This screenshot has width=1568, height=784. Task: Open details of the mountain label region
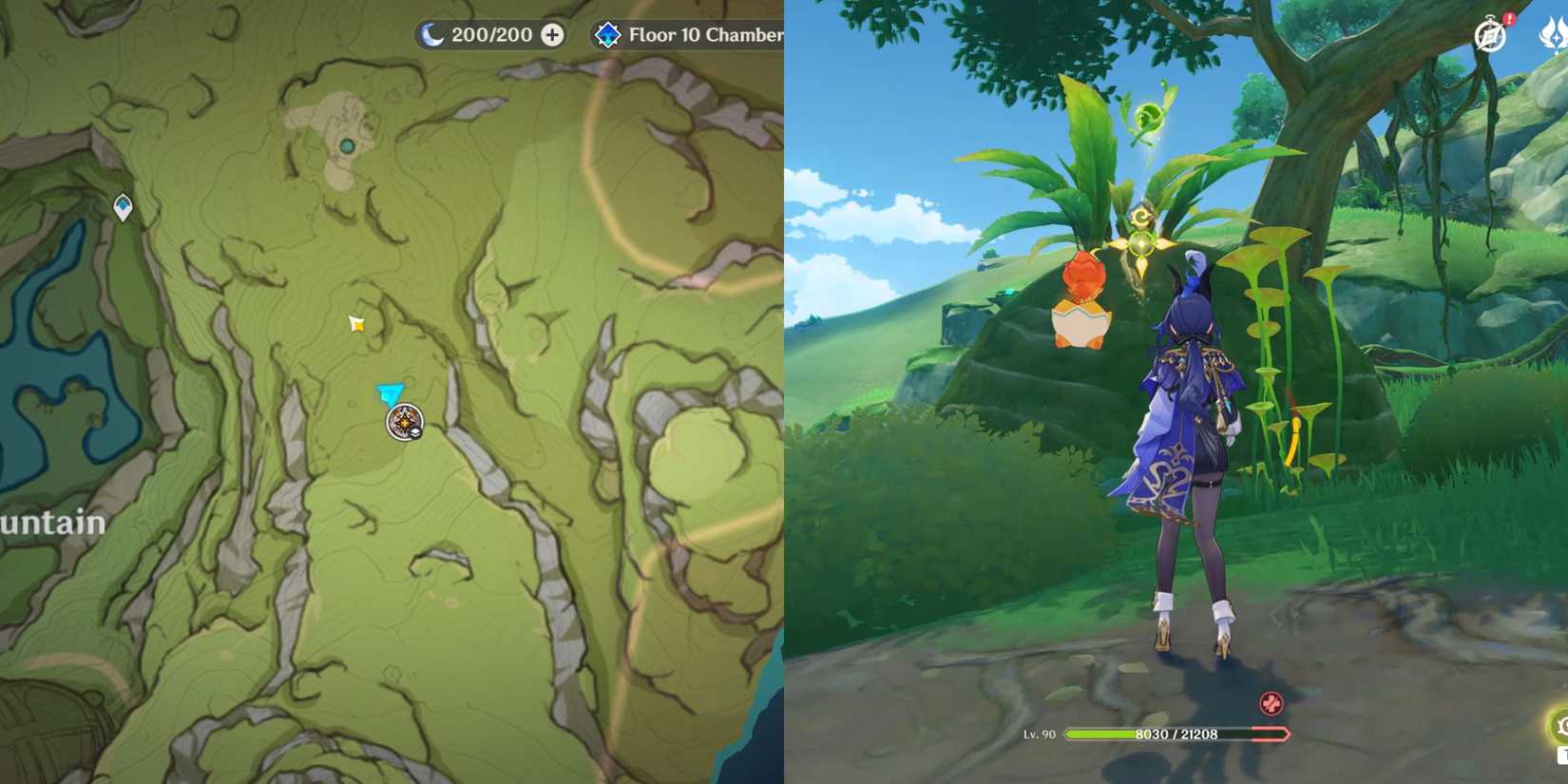52,522
